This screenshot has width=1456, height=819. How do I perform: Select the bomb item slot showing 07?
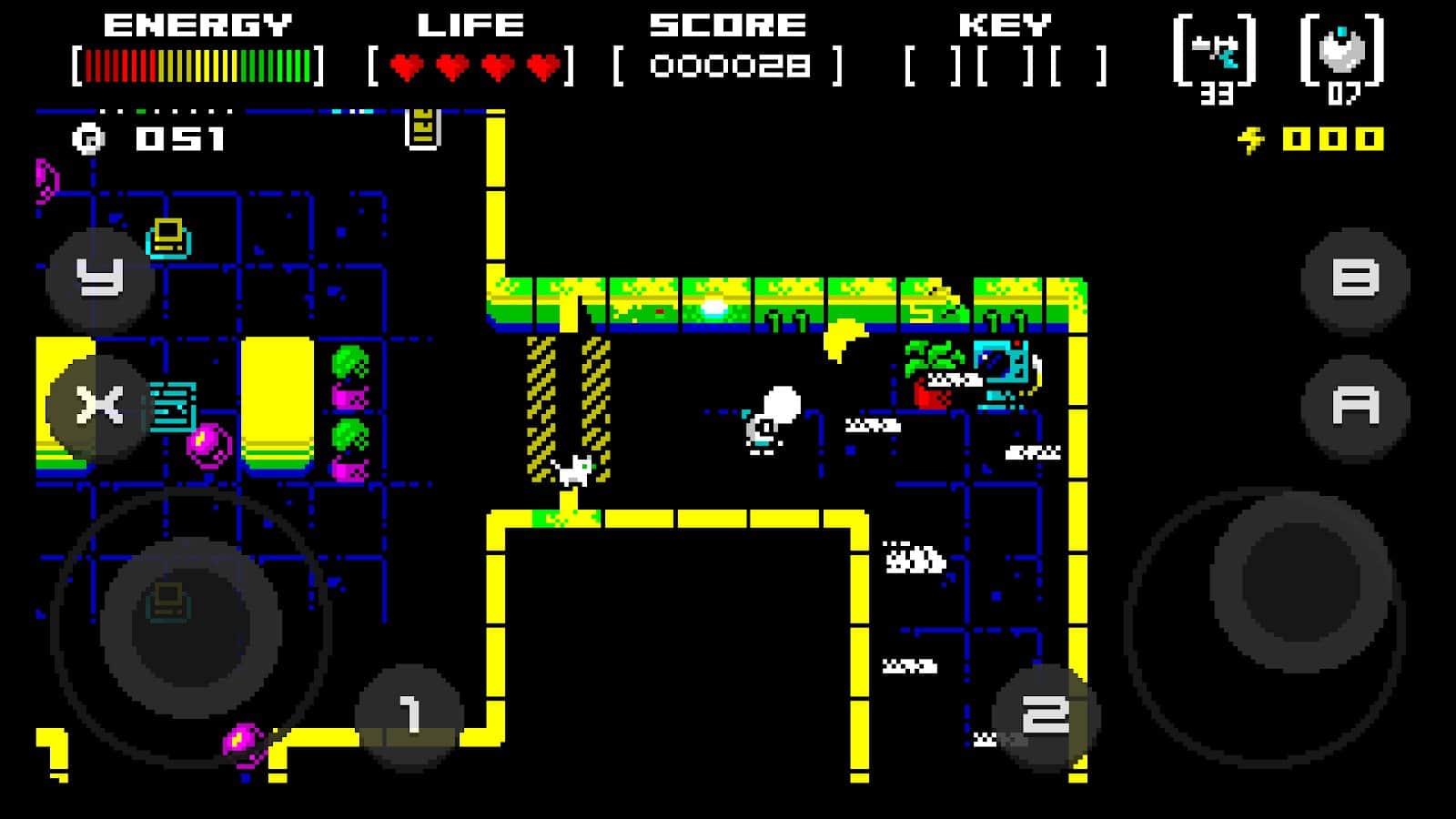1342,56
